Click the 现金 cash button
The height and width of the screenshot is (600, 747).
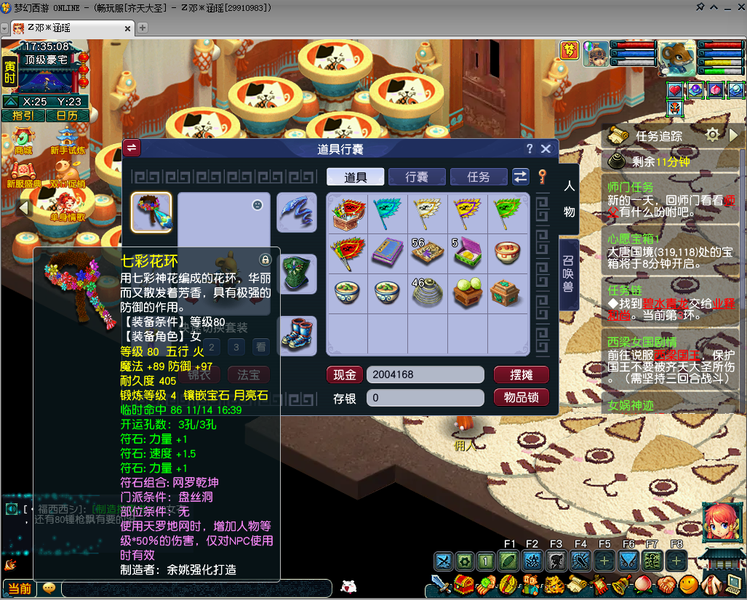pos(344,375)
